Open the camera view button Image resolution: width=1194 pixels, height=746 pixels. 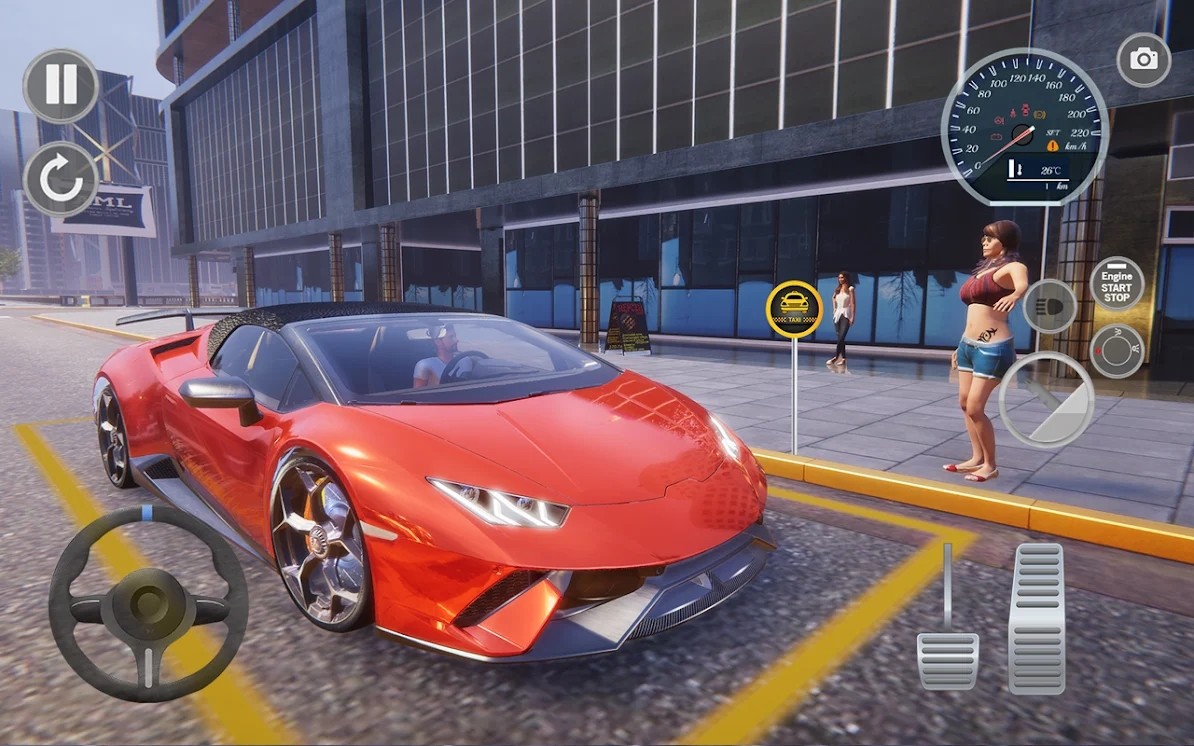point(1143,59)
